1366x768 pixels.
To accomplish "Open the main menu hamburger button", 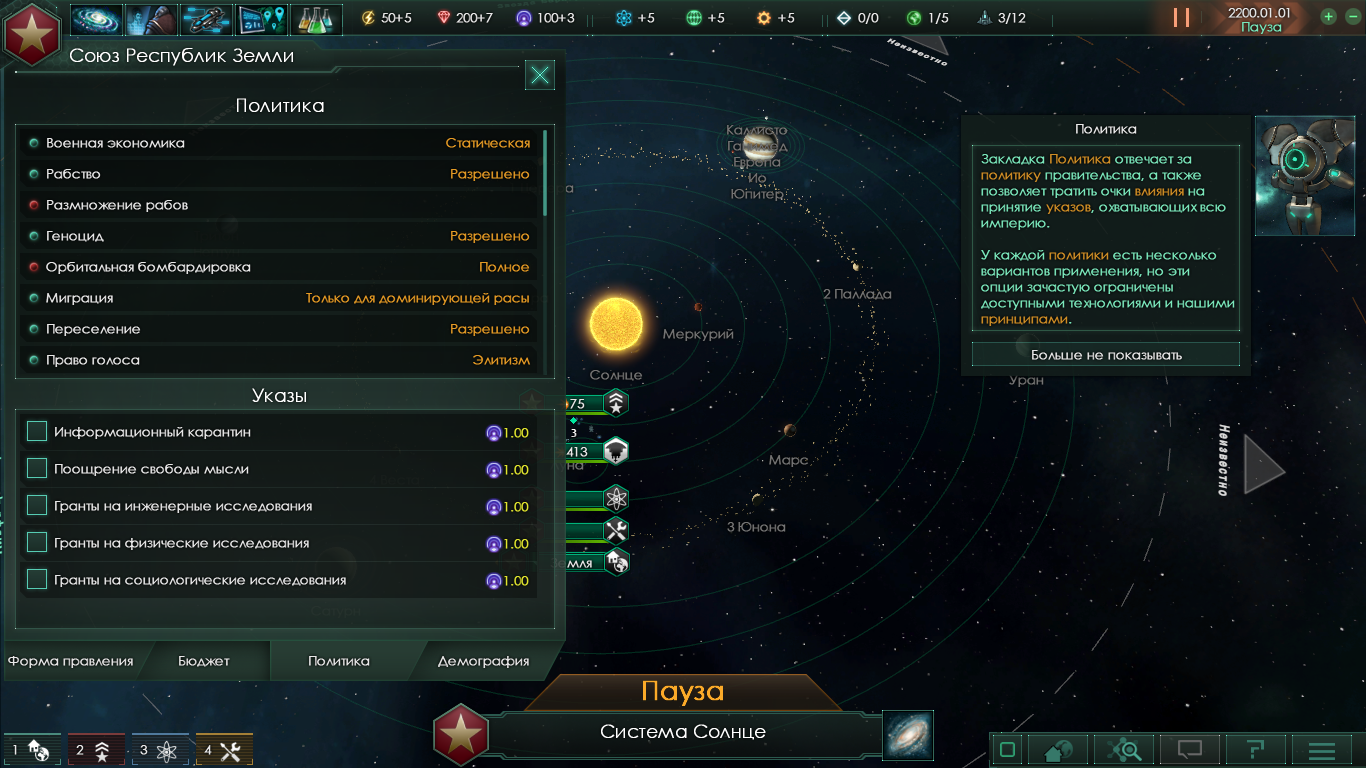I will [1321, 750].
